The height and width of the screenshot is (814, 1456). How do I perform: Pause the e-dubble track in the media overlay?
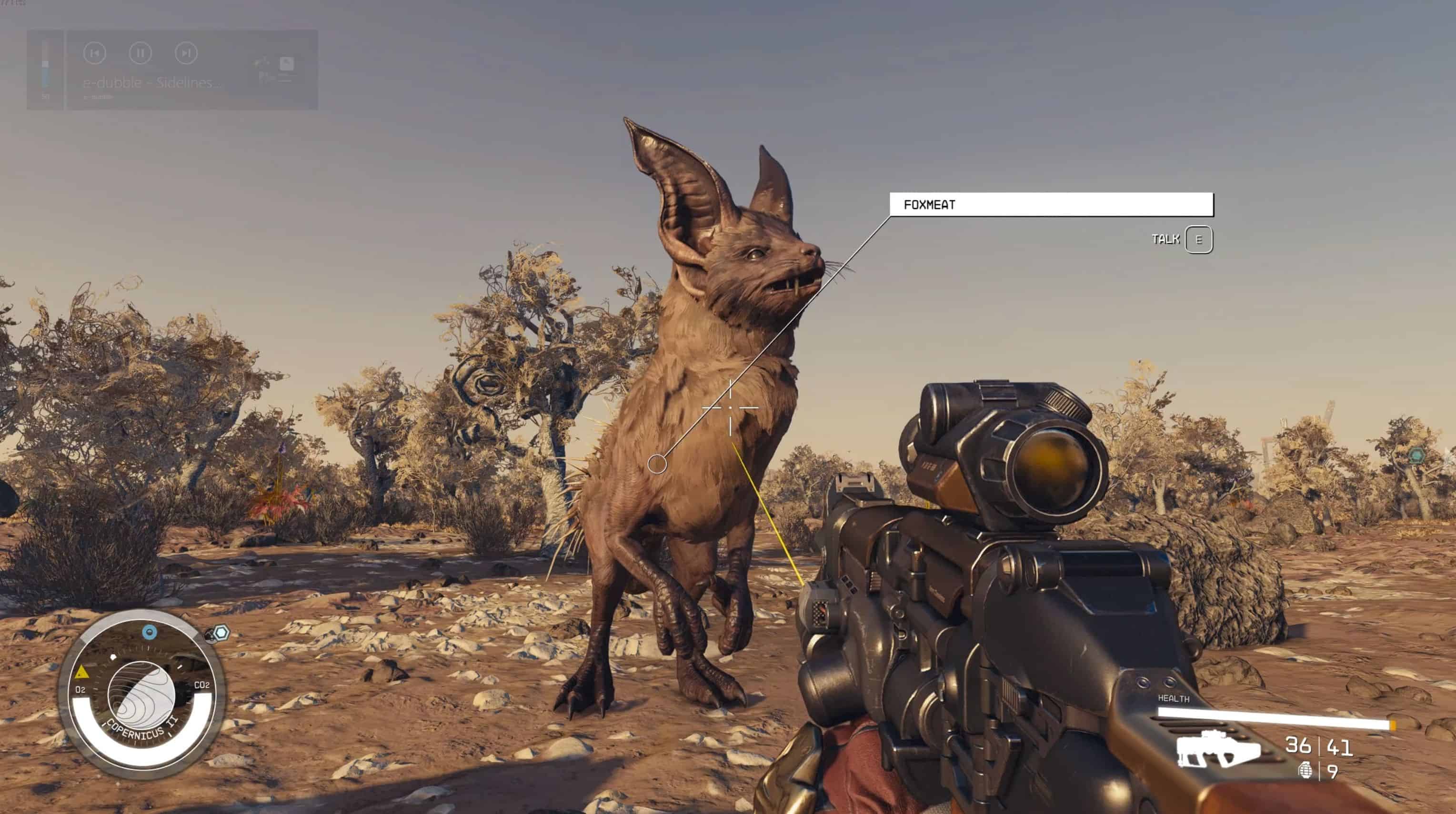click(x=140, y=53)
